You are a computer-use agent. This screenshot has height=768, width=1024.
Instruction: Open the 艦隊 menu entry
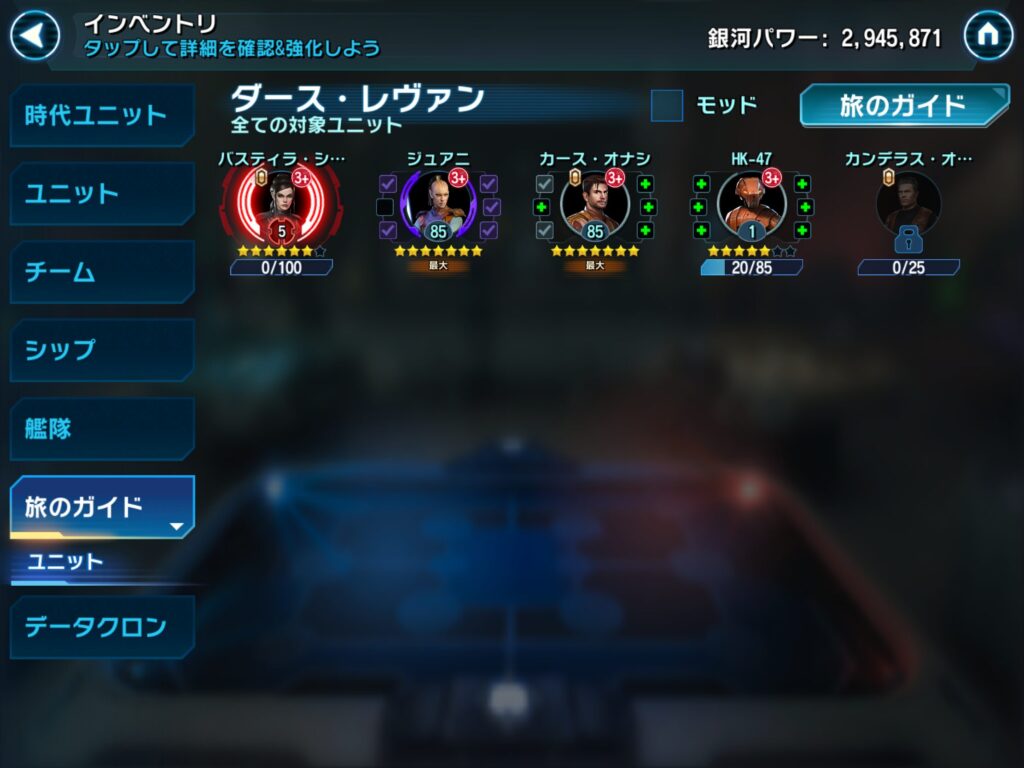[102, 429]
